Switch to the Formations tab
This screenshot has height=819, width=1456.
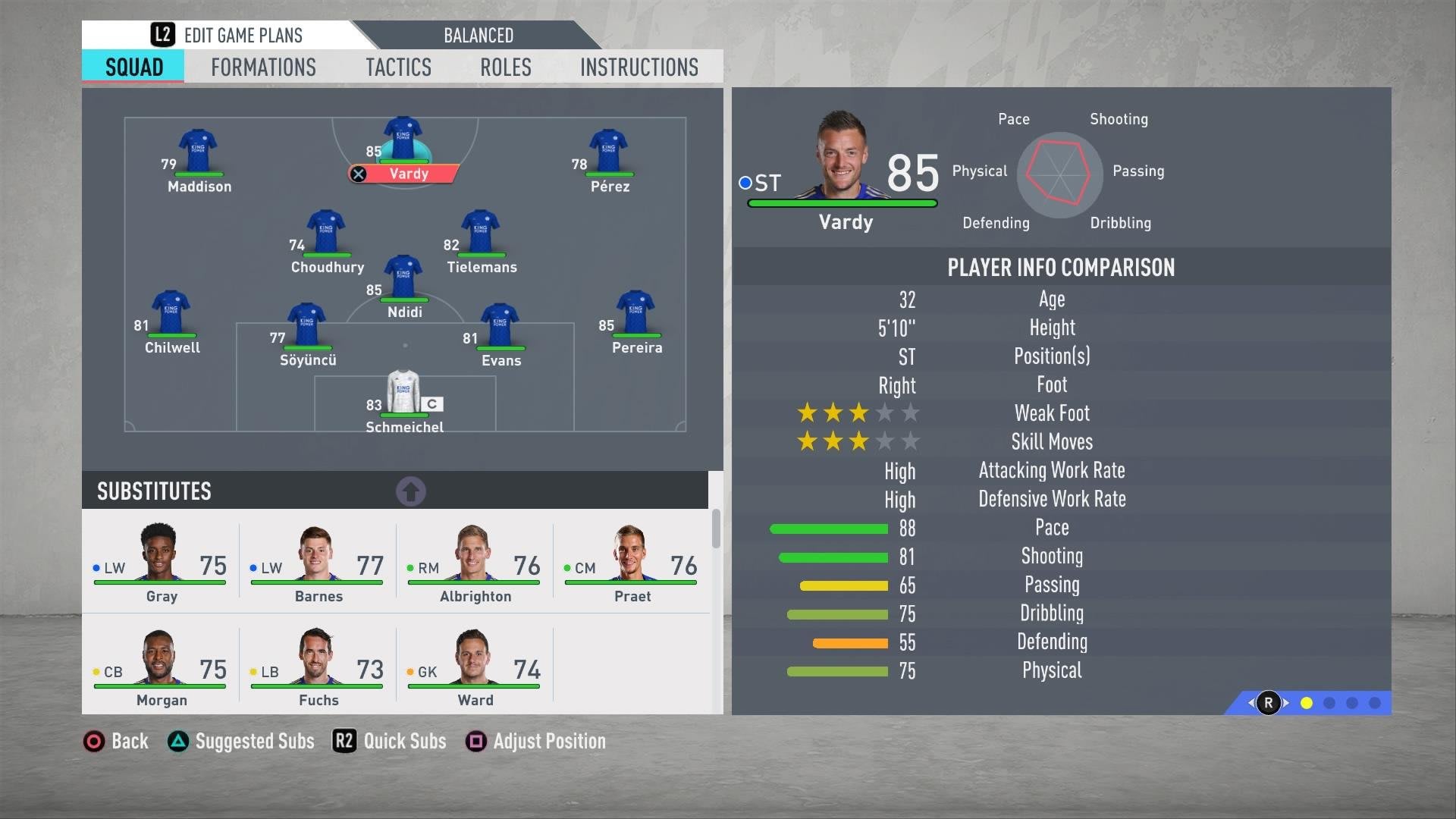click(x=263, y=67)
